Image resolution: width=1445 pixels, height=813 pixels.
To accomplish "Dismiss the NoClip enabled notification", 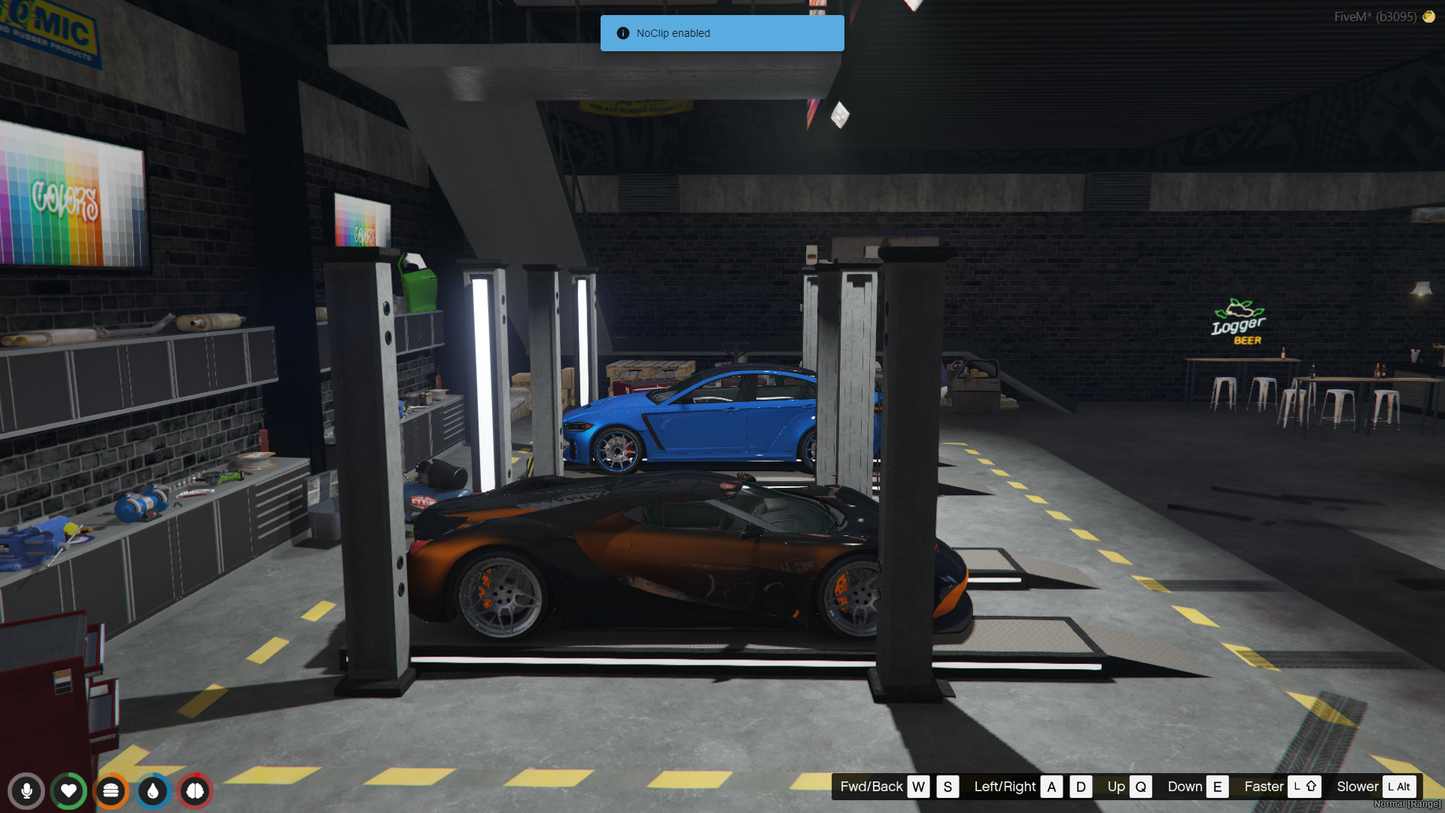I will click(x=722, y=33).
